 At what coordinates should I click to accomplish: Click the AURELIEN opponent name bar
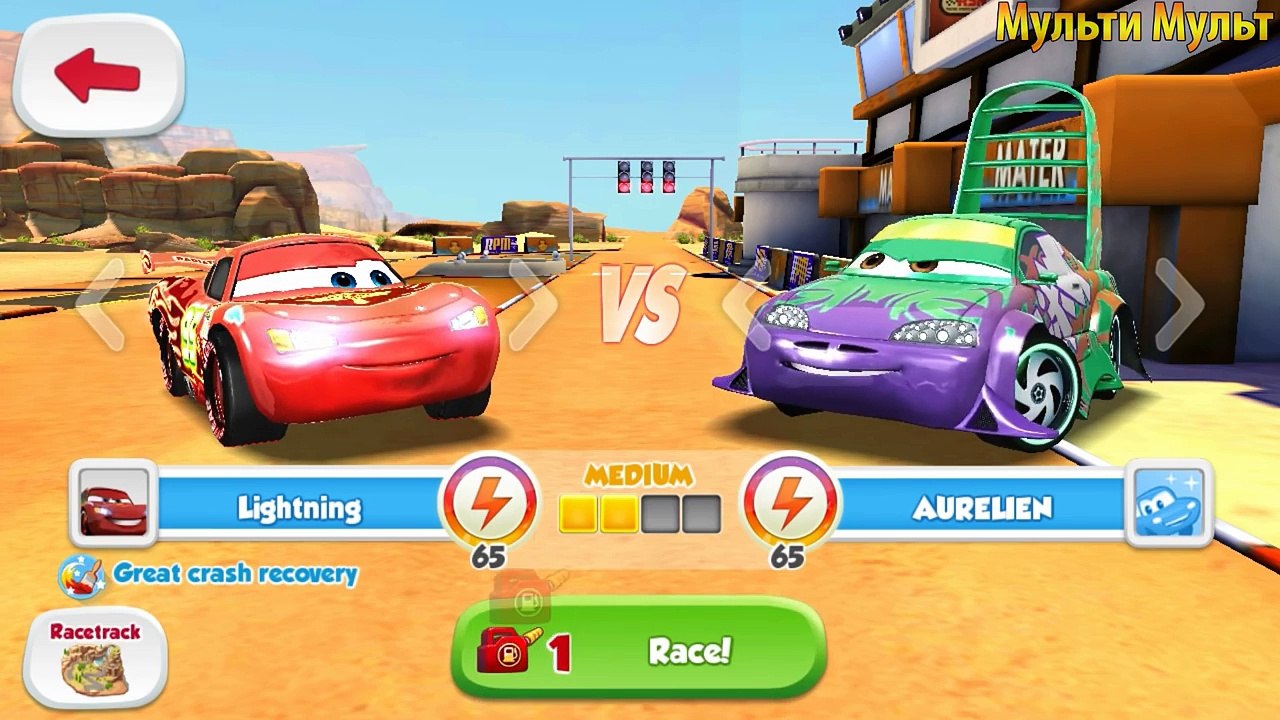click(x=980, y=507)
